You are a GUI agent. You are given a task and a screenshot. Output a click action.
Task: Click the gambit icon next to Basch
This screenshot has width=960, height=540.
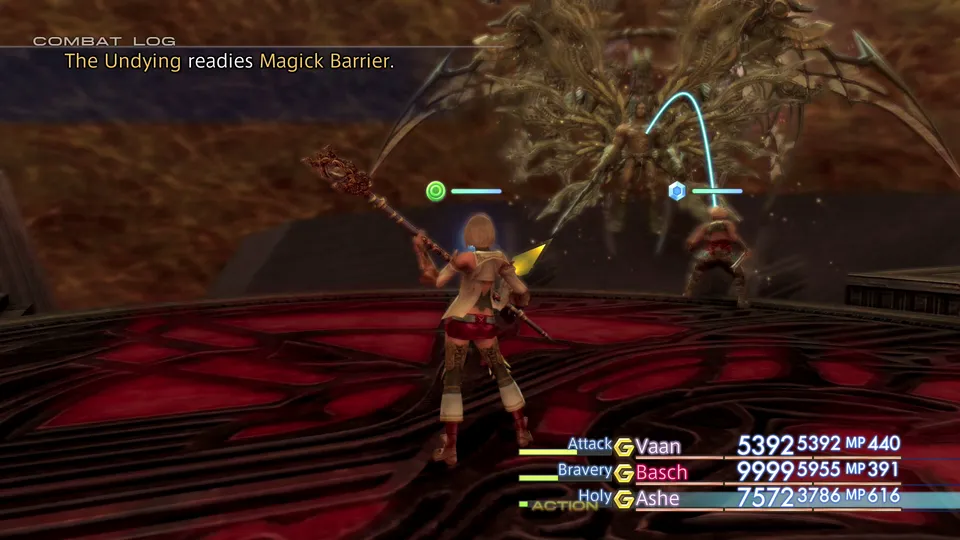[x=624, y=472]
